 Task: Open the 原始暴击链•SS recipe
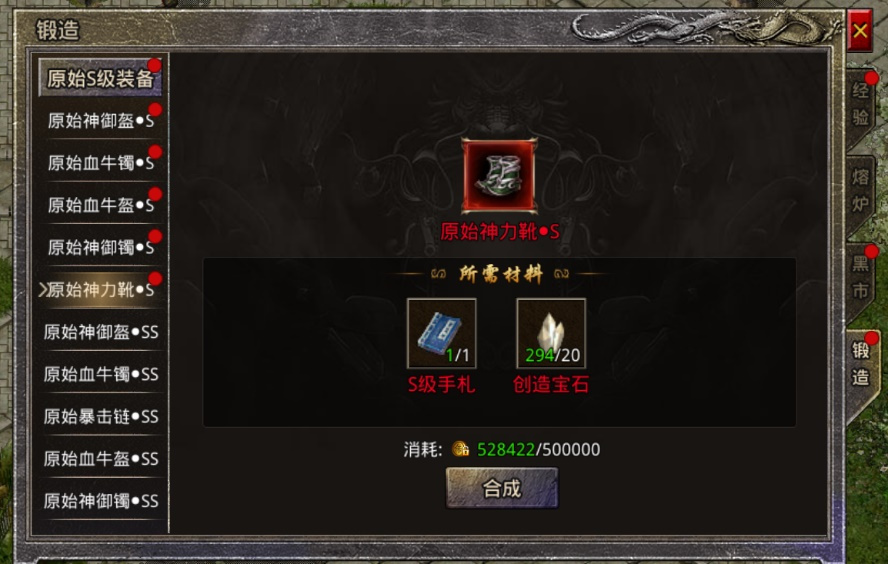(100, 416)
